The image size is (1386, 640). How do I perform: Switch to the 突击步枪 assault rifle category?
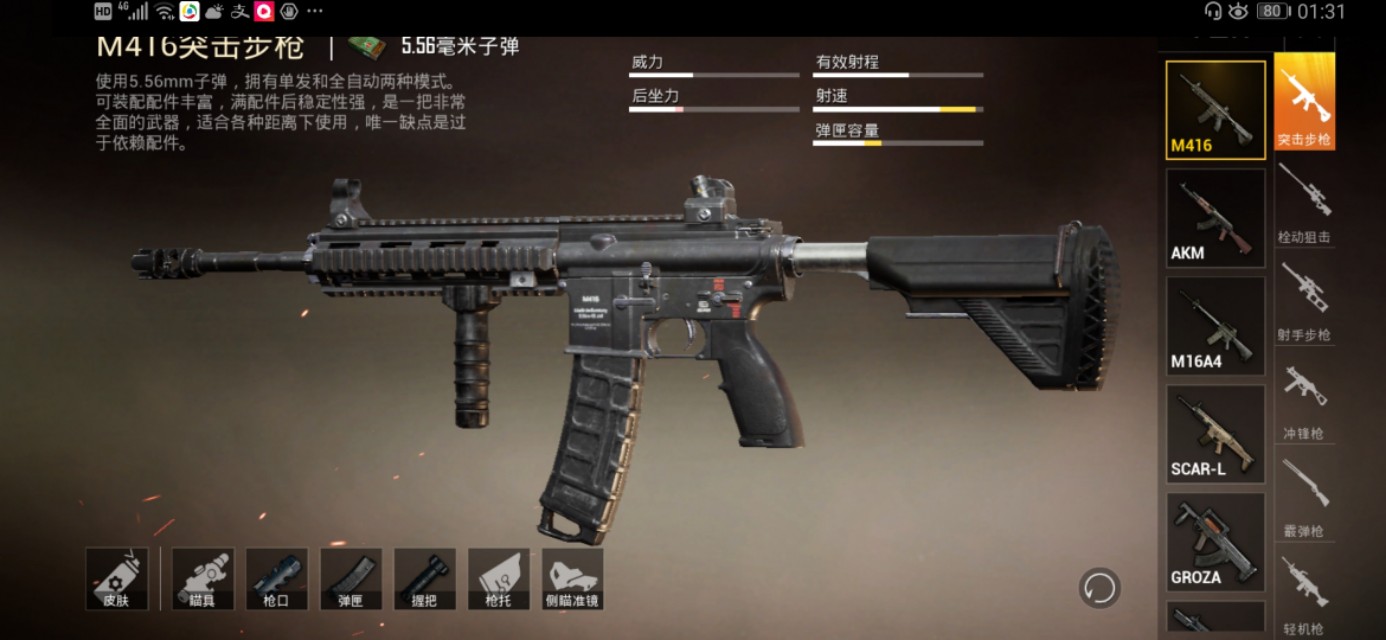tap(1304, 102)
